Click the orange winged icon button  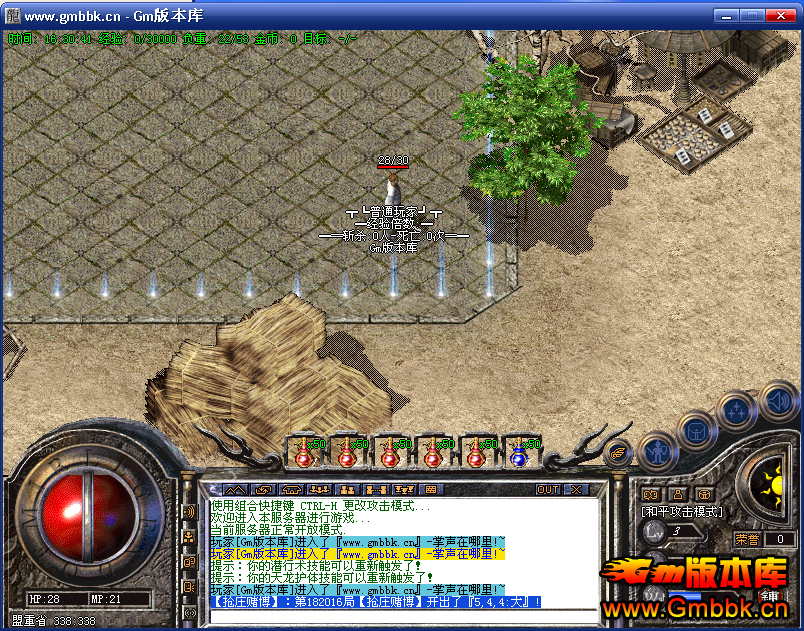[x=619, y=452]
